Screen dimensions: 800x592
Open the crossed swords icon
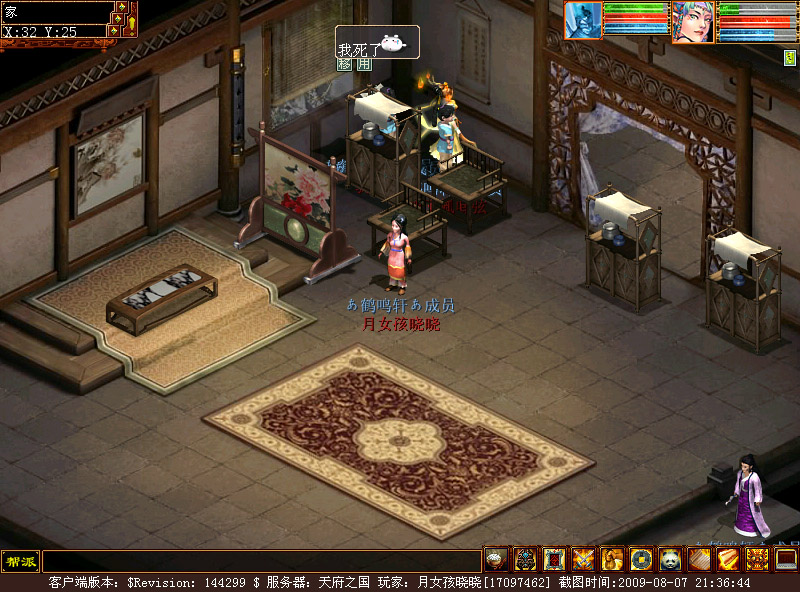click(x=583, y=559)
